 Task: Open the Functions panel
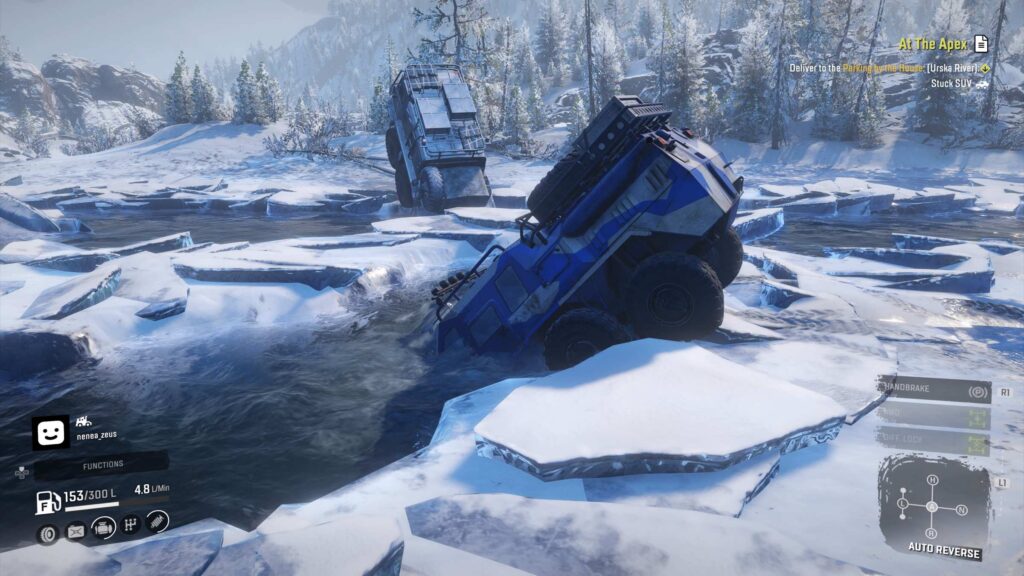pos(103,464)
